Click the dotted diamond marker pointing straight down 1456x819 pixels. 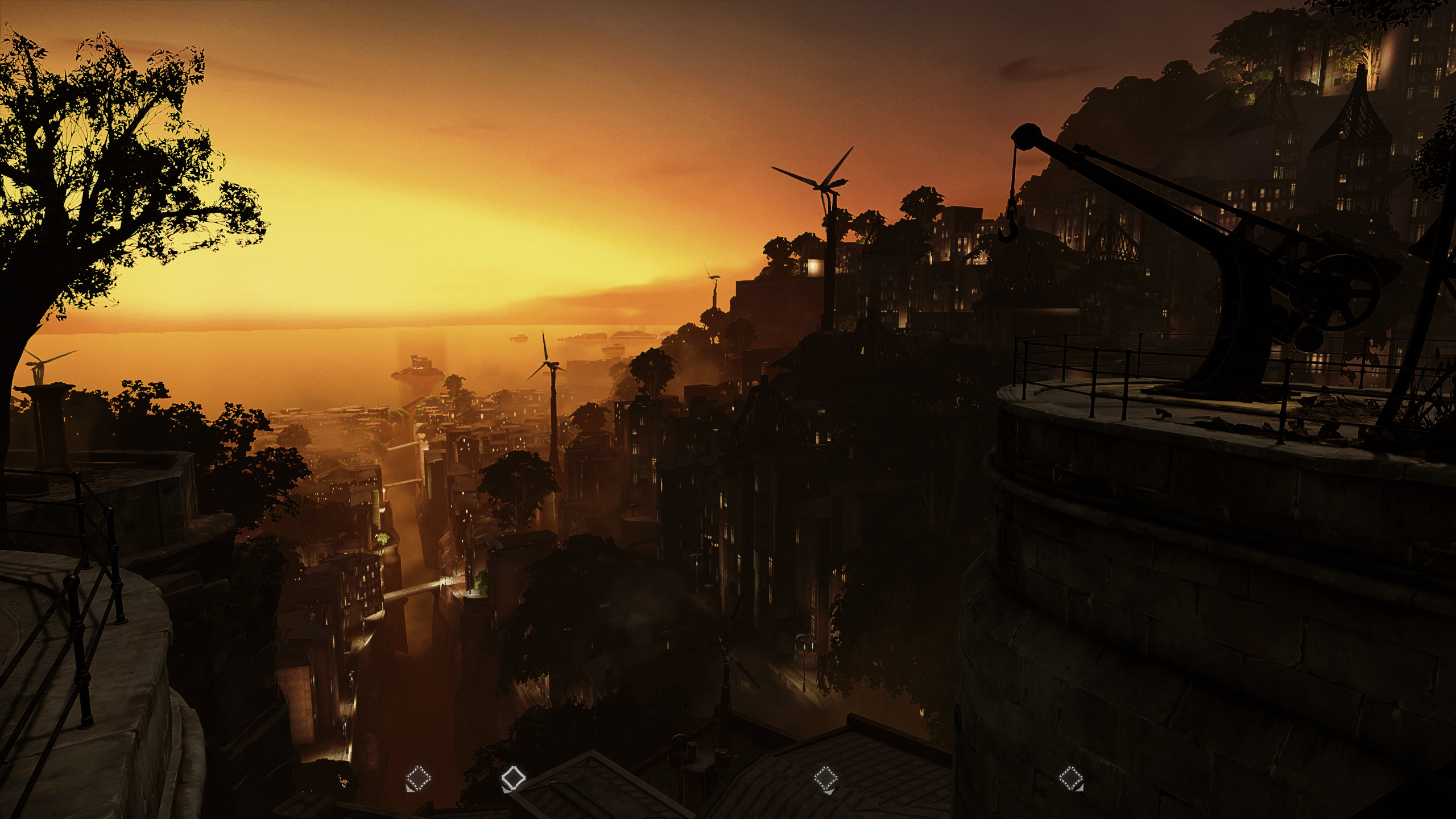825,778
